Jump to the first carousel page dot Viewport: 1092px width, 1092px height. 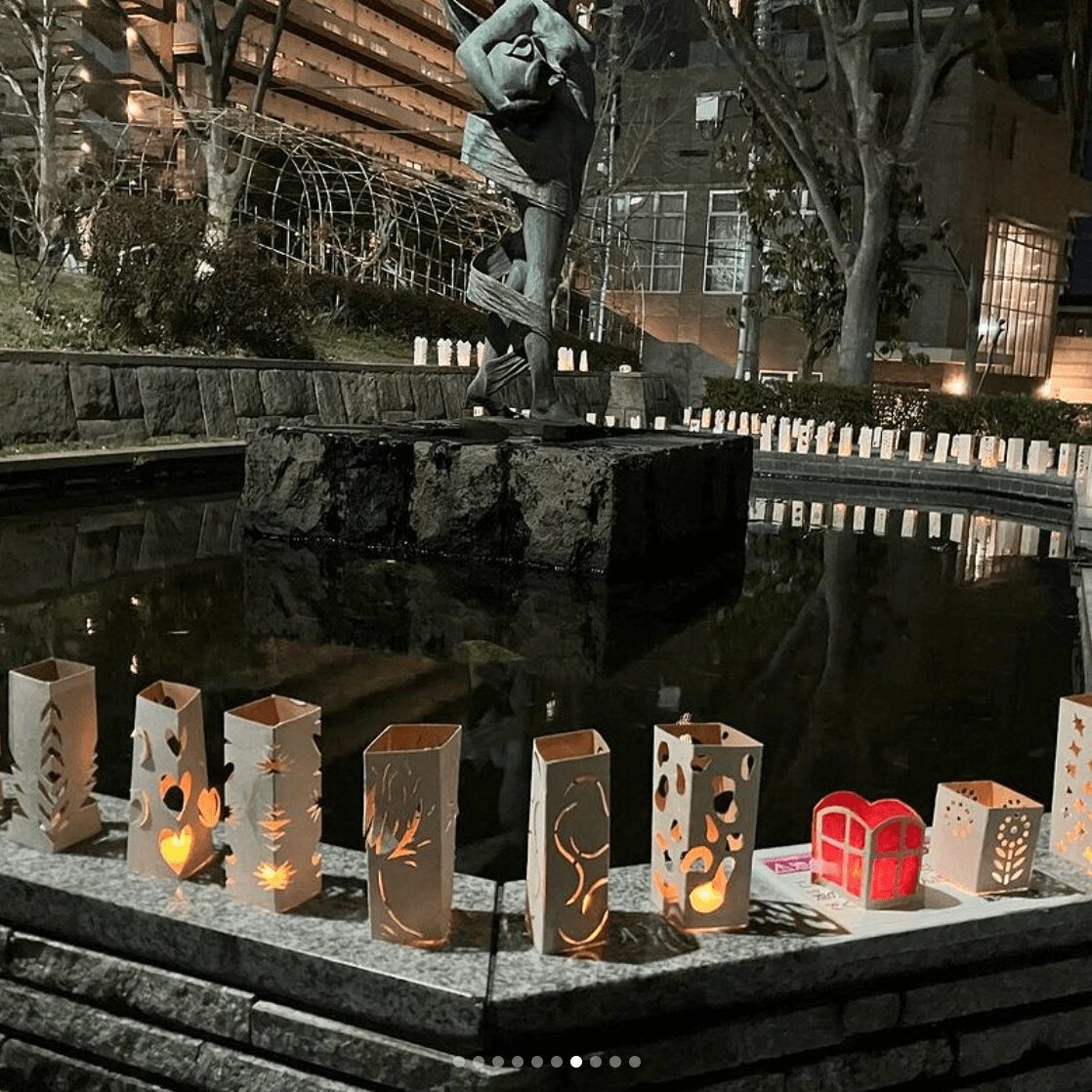tap(459, 1062)
